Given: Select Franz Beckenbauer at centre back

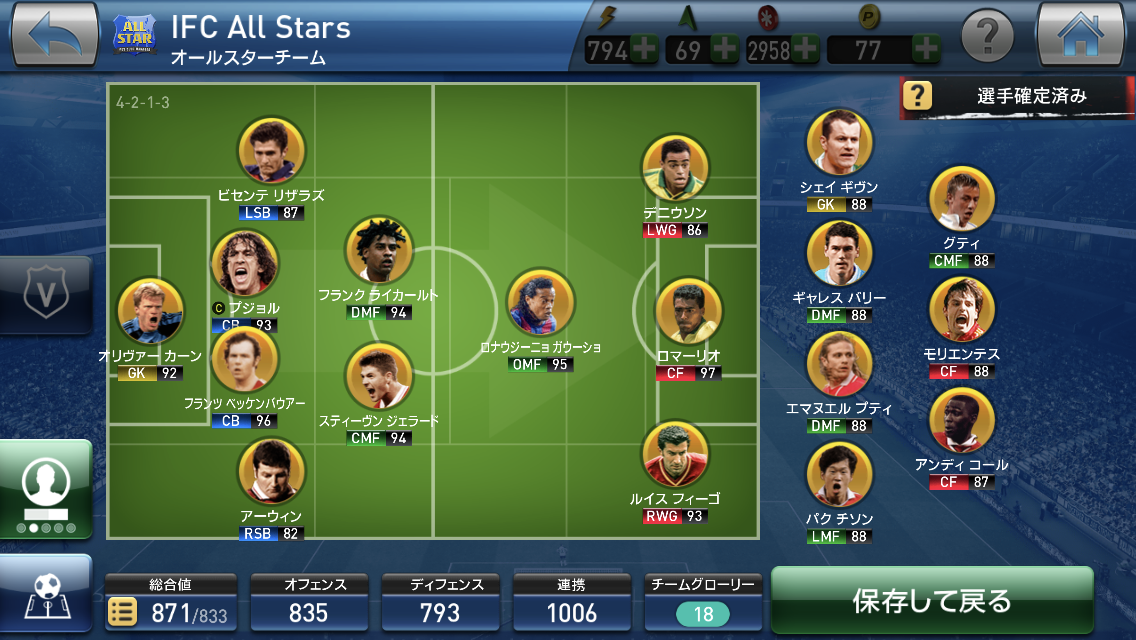Looking at the screenshot, I should 245,360.
